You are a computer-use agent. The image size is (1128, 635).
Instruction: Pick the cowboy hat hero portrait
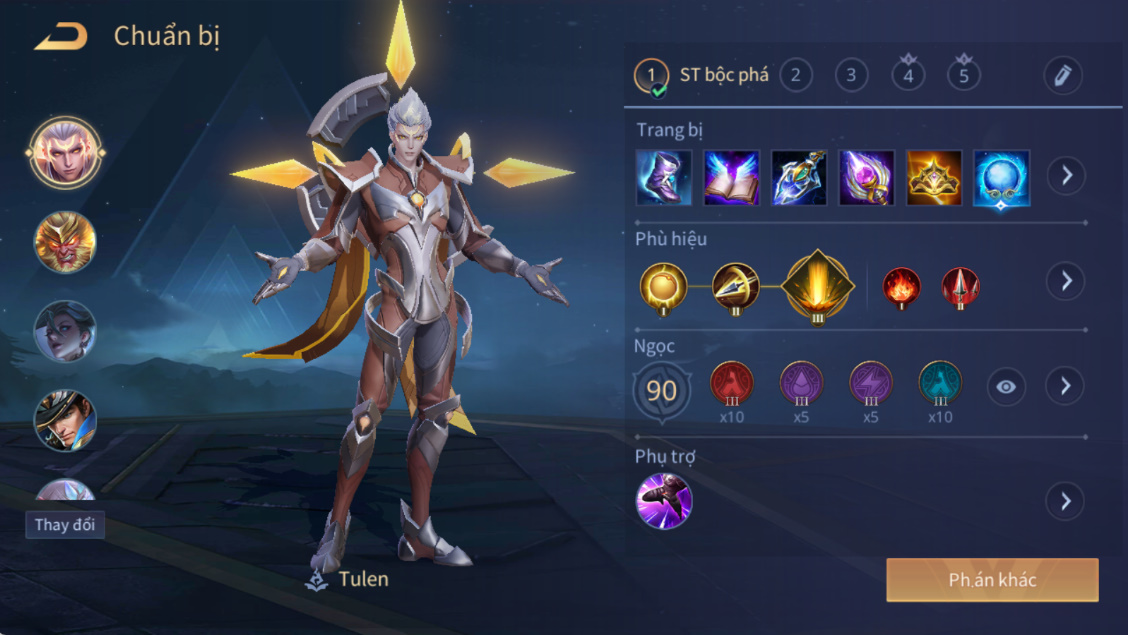(65, 420)
